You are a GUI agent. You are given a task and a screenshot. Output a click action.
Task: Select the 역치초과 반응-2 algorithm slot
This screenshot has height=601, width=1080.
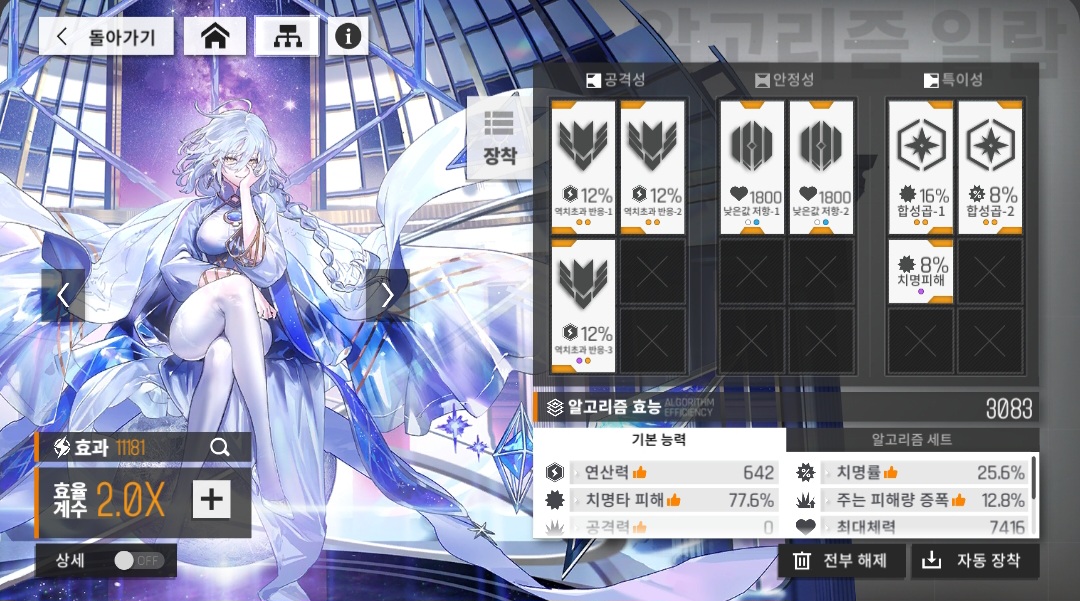652,167
